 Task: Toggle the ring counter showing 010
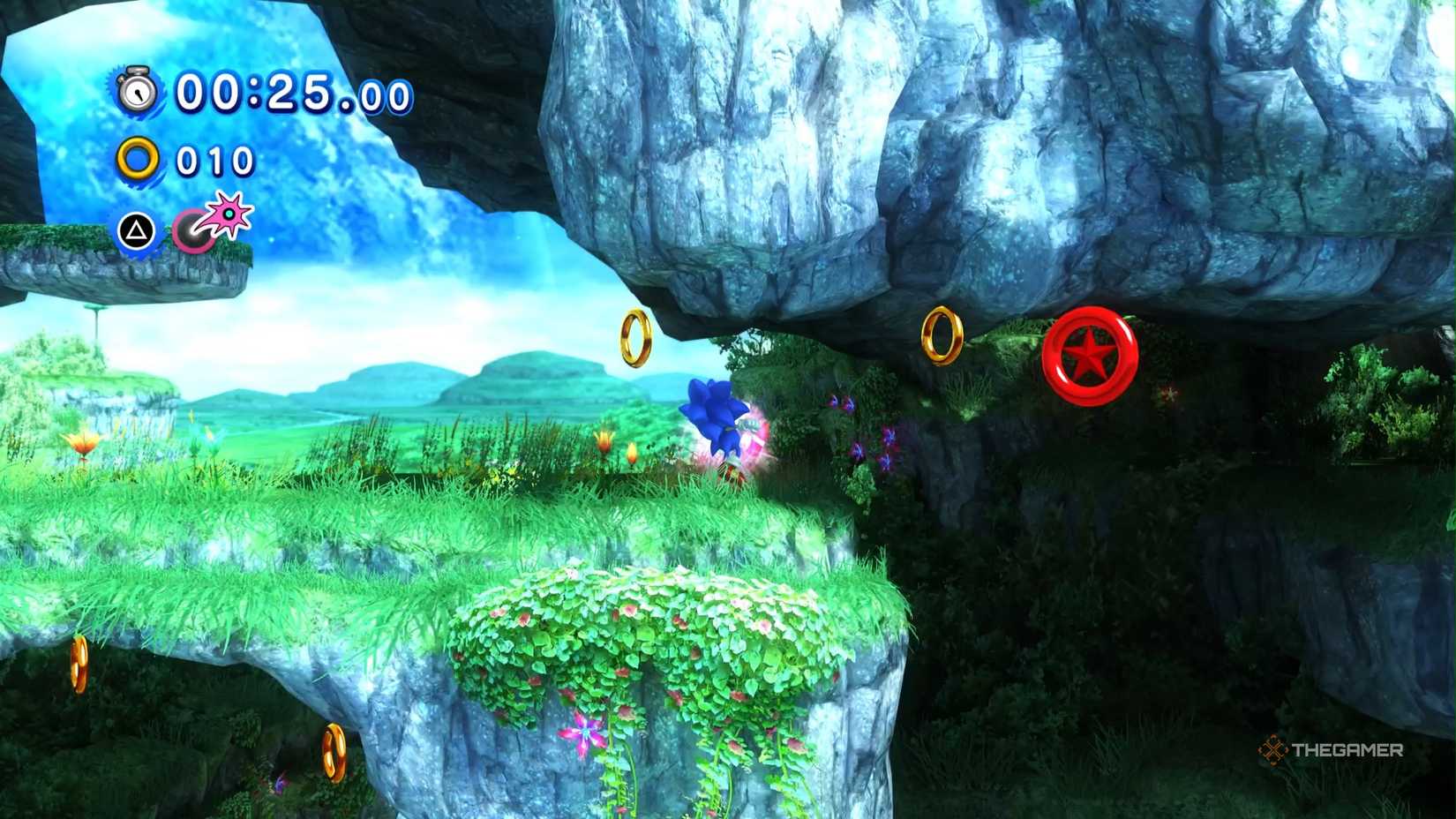212,162
